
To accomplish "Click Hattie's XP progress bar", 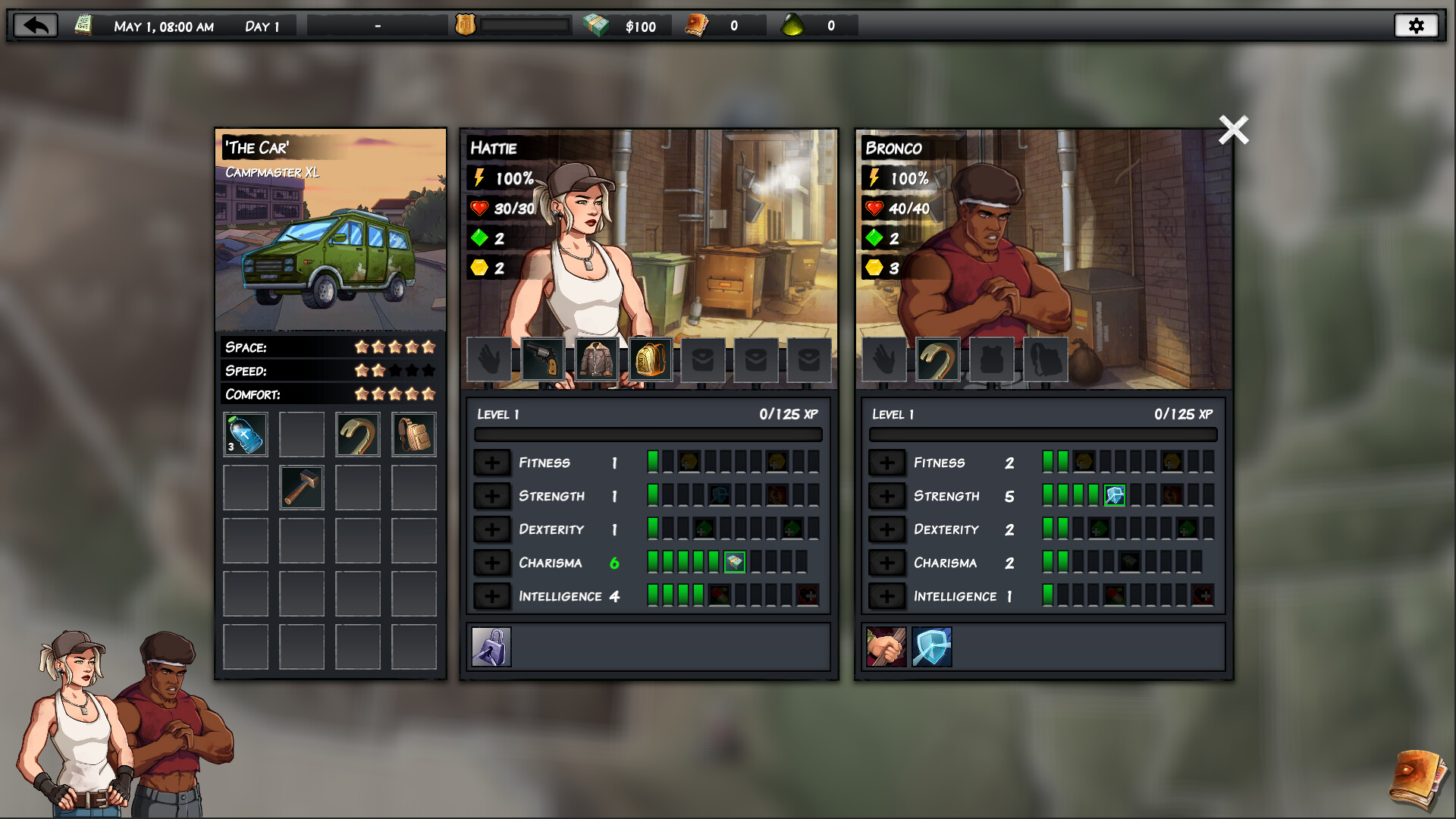I will click(x=648, y=435).
